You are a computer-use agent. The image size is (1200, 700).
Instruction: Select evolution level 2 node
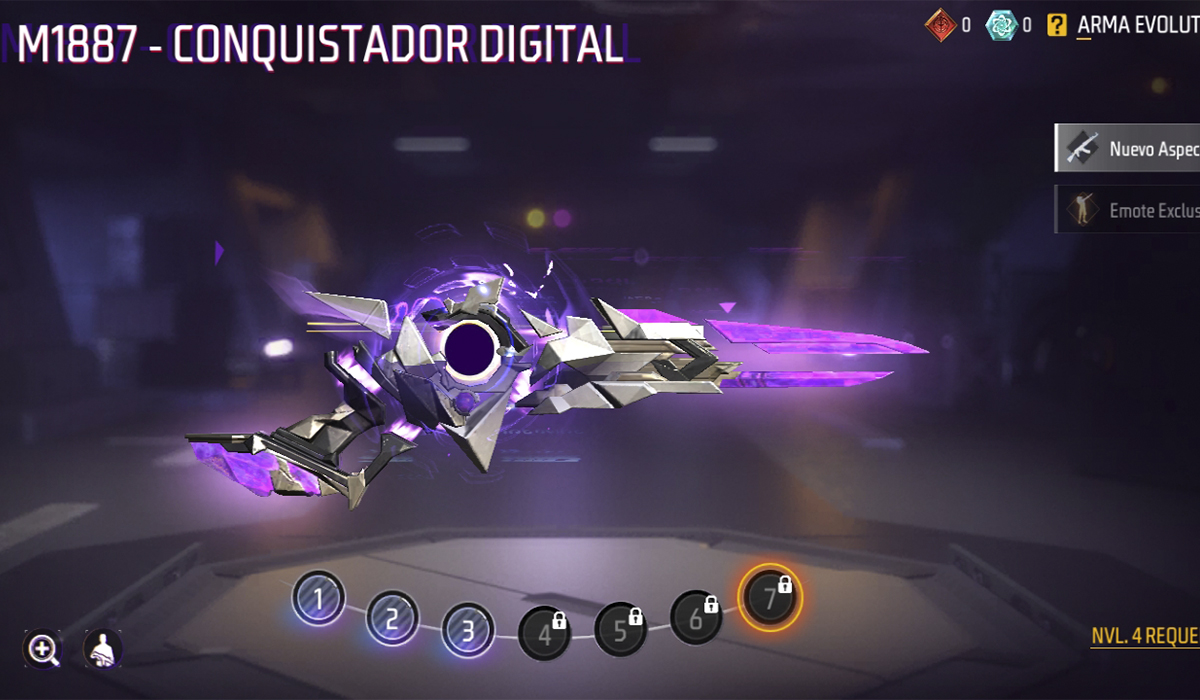392,619
